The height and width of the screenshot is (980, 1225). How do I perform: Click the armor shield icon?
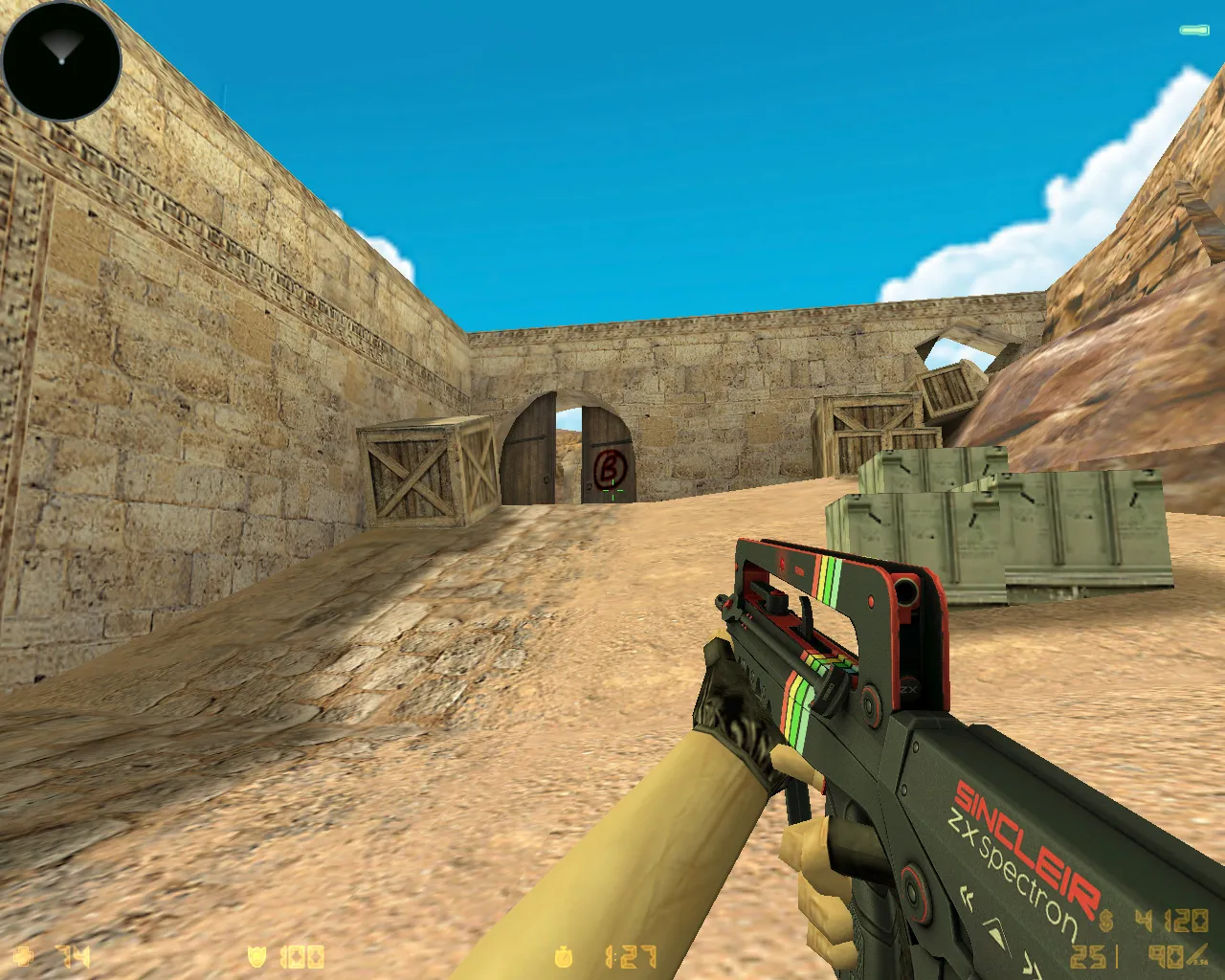click(256, 955)
